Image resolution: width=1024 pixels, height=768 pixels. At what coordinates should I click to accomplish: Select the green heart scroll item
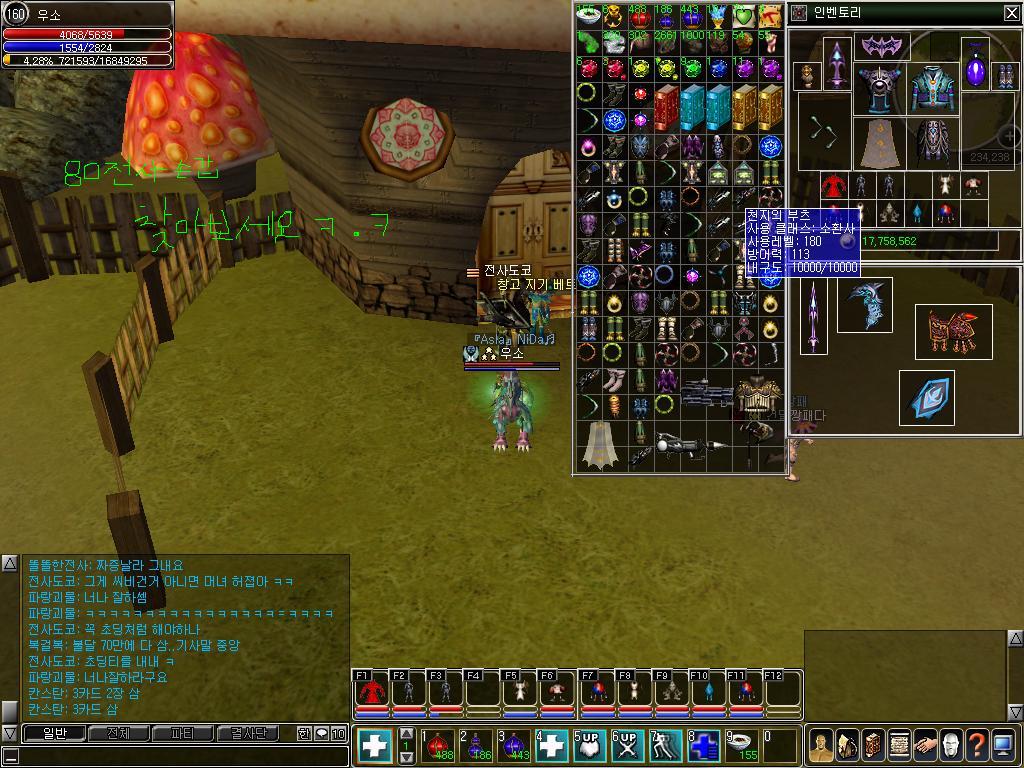[743, 17]
